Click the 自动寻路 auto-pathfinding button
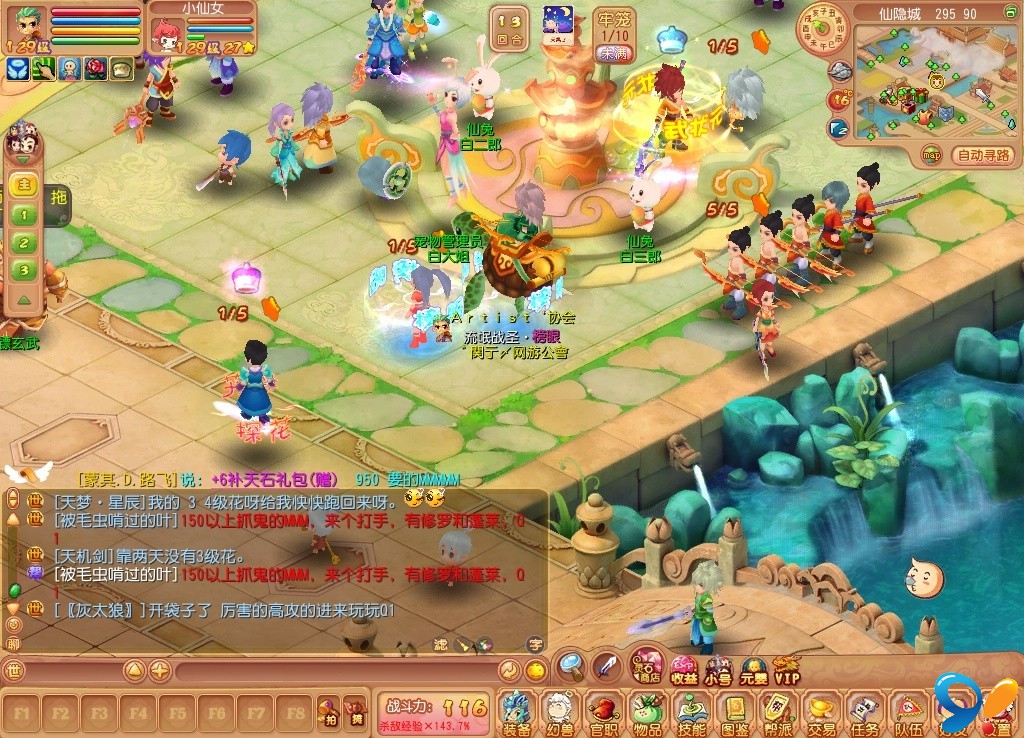Image resolution: width=1024 pixels, height=738 pixels. click(984, 155)
